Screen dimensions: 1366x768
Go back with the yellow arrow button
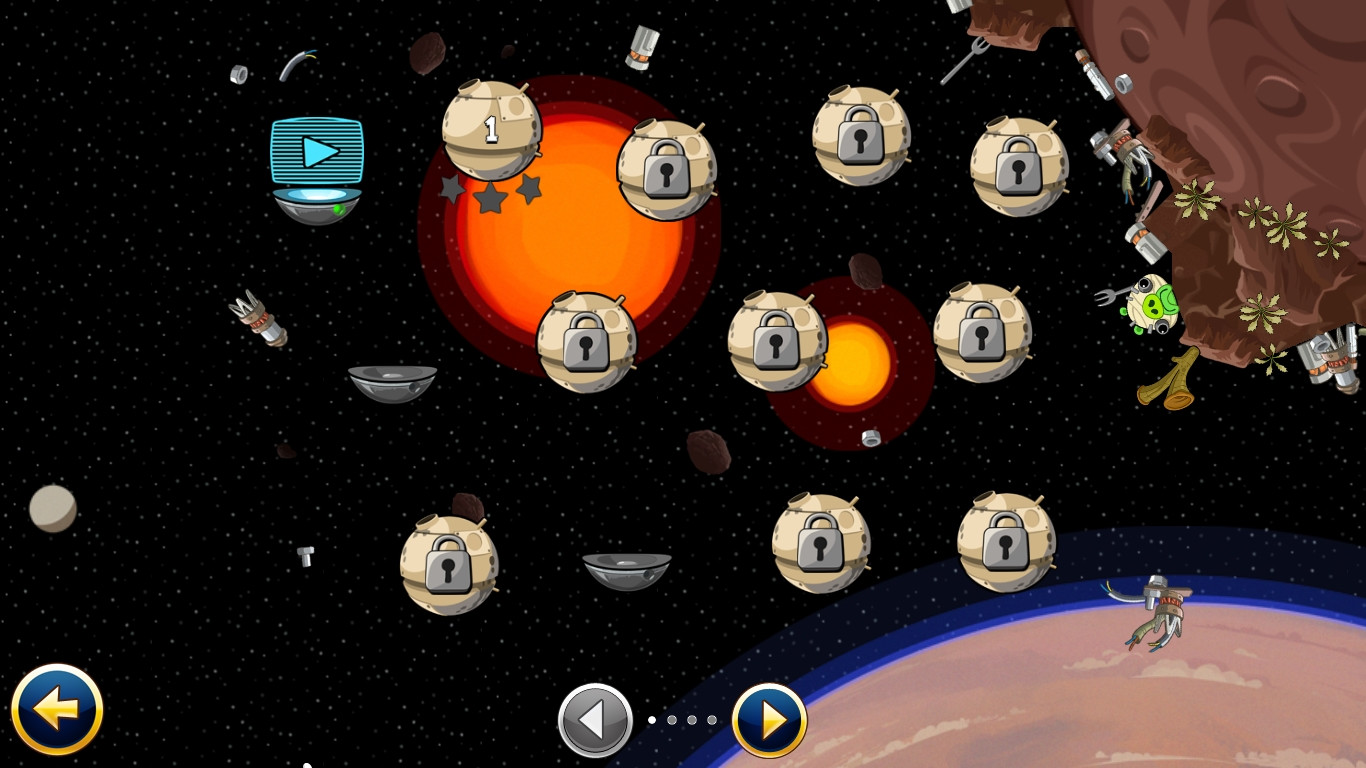[x=57, y=710]
